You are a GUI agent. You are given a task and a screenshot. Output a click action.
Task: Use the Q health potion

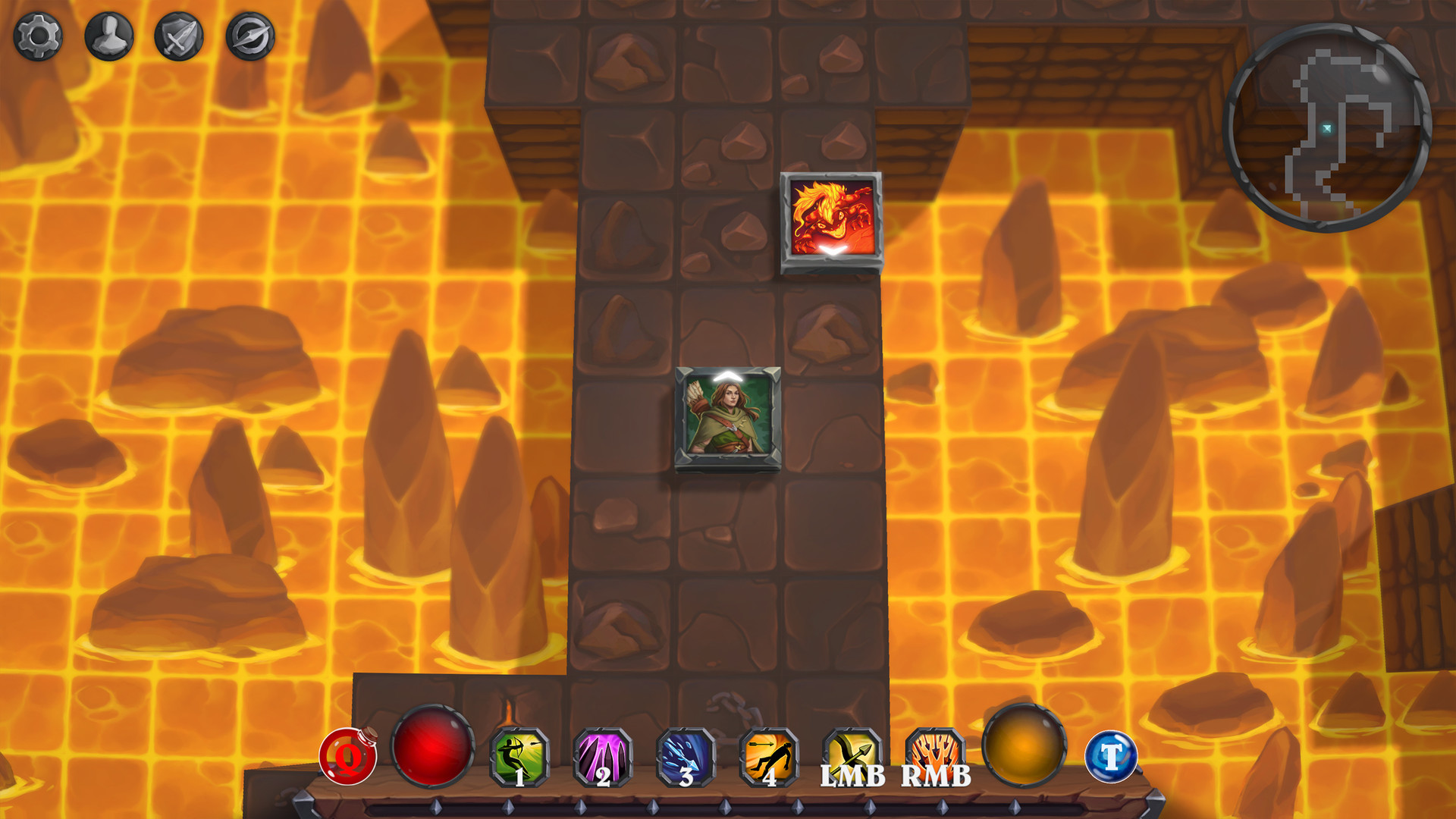point(347,758)
